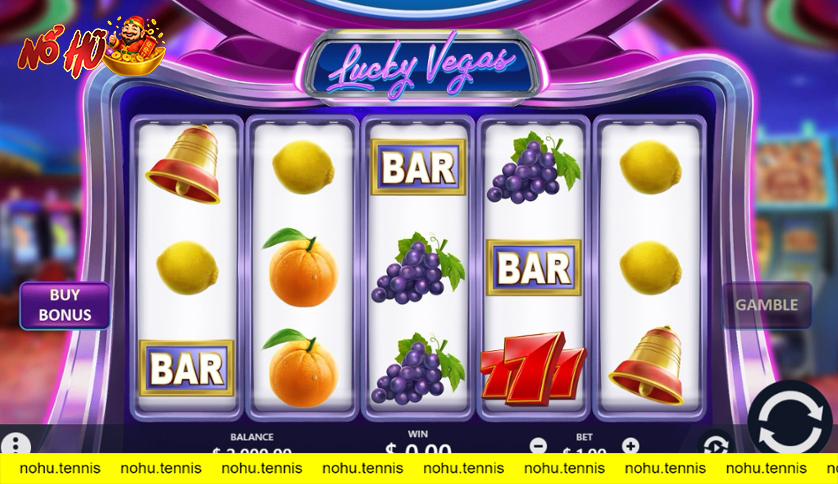
Task: Click the Buy Bonus button
Action: coord(65,305)
